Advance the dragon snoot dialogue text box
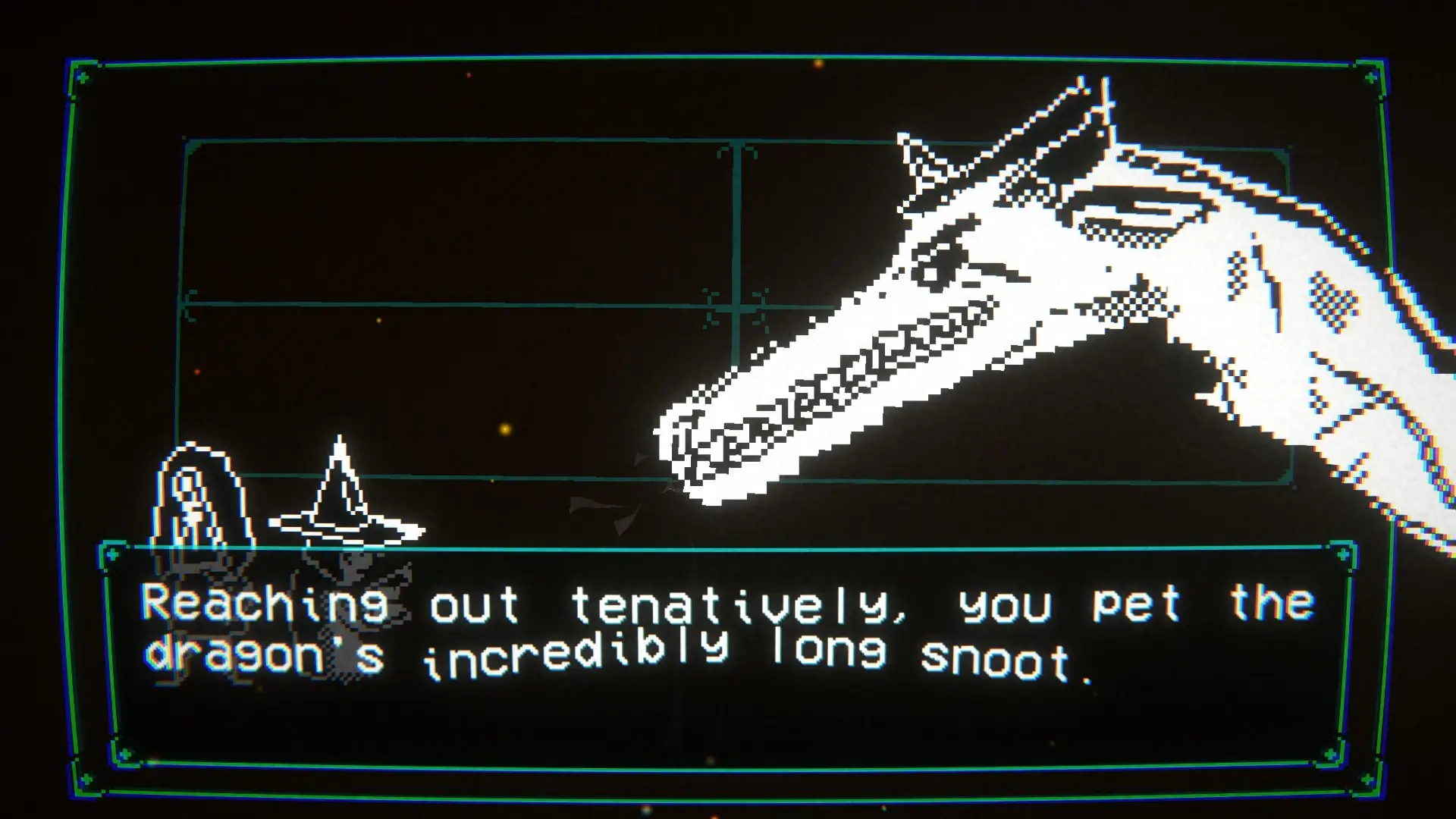This screenshot has height=819, width=1456. pyautogui.click(x=726, y=652)
